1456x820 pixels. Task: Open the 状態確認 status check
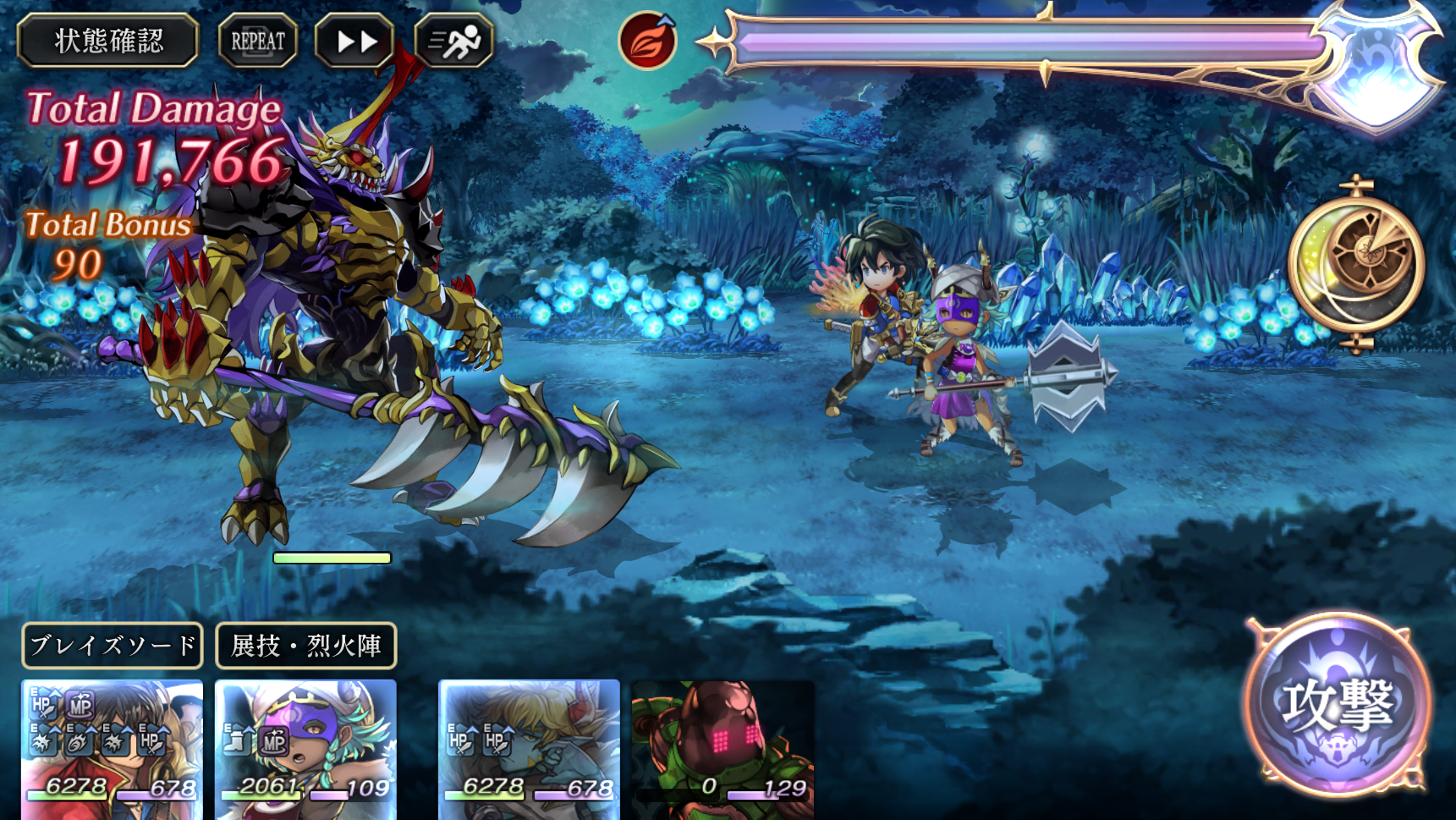[108, 41]
